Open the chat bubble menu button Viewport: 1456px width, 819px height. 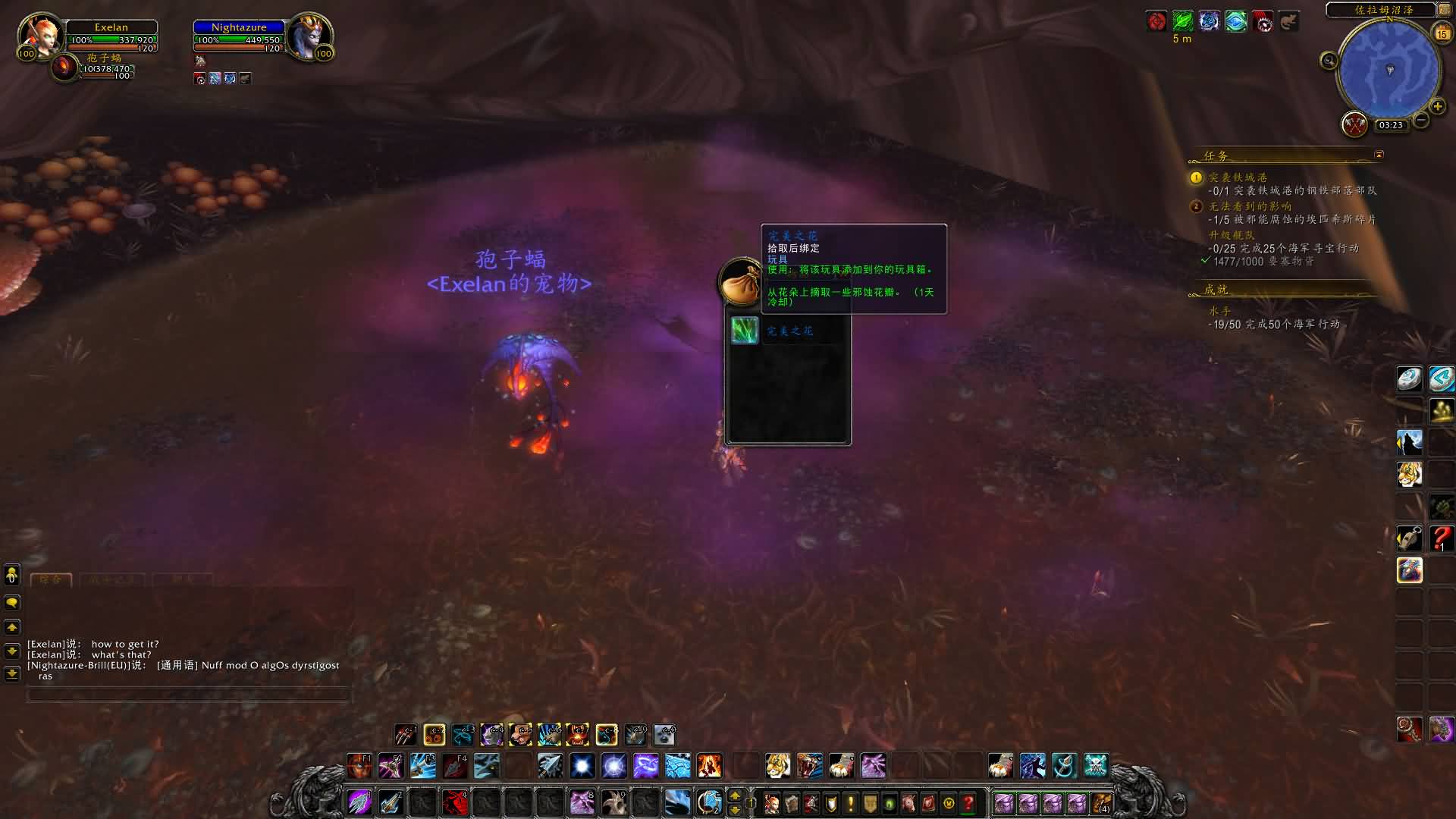[12, 603]
